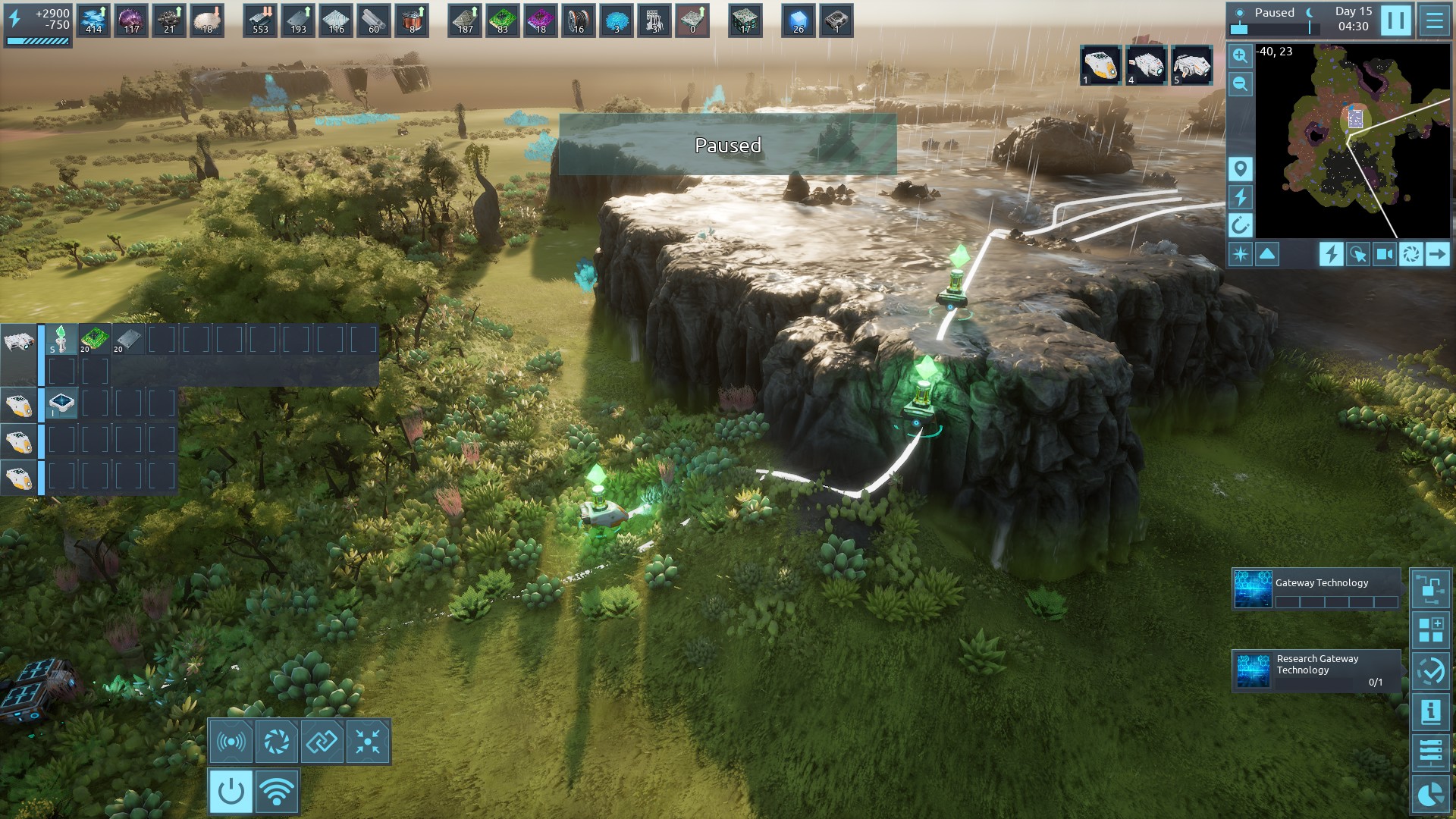Screen dimensions: 1456x819
Task: Click the chain link command button
Action: pos(322,741)
